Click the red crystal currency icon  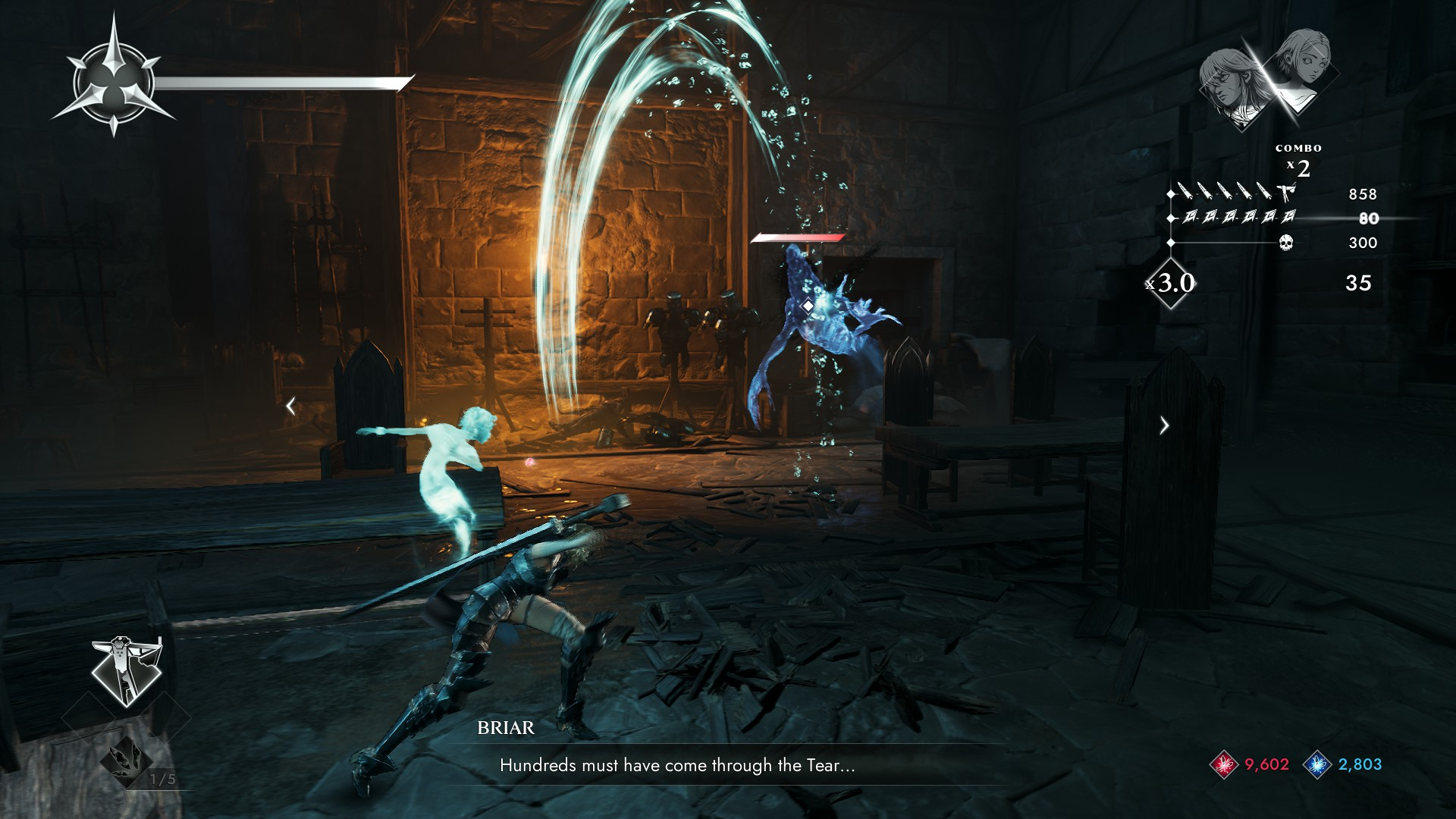coord(1223,764)
